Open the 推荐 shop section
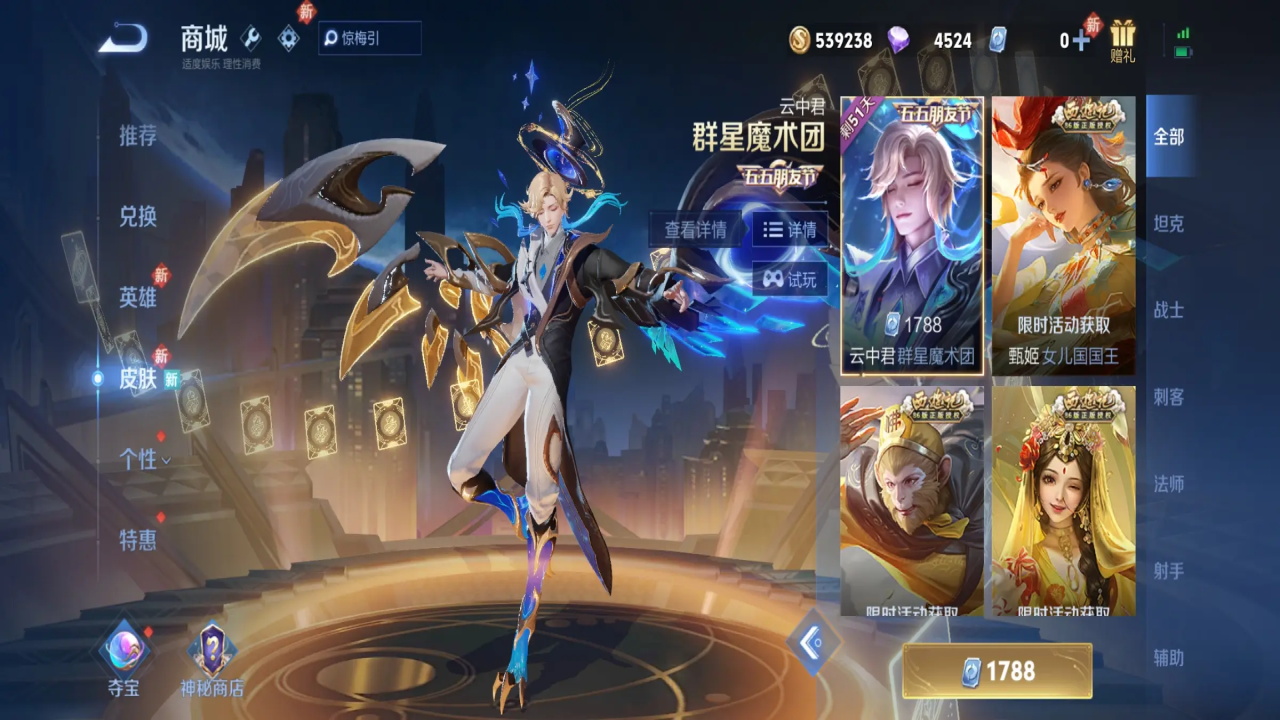This screenshot has width=1280, height=720. click(x=138, y=136)
